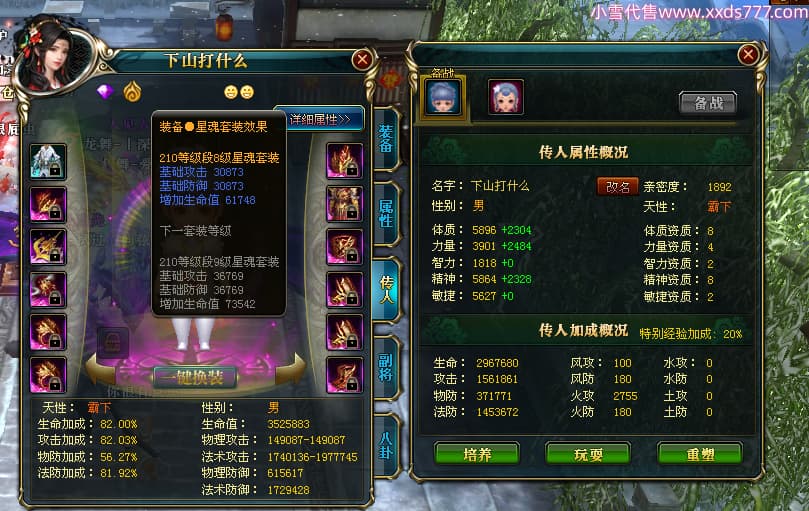Select the white-armor equipment slot

48,161
